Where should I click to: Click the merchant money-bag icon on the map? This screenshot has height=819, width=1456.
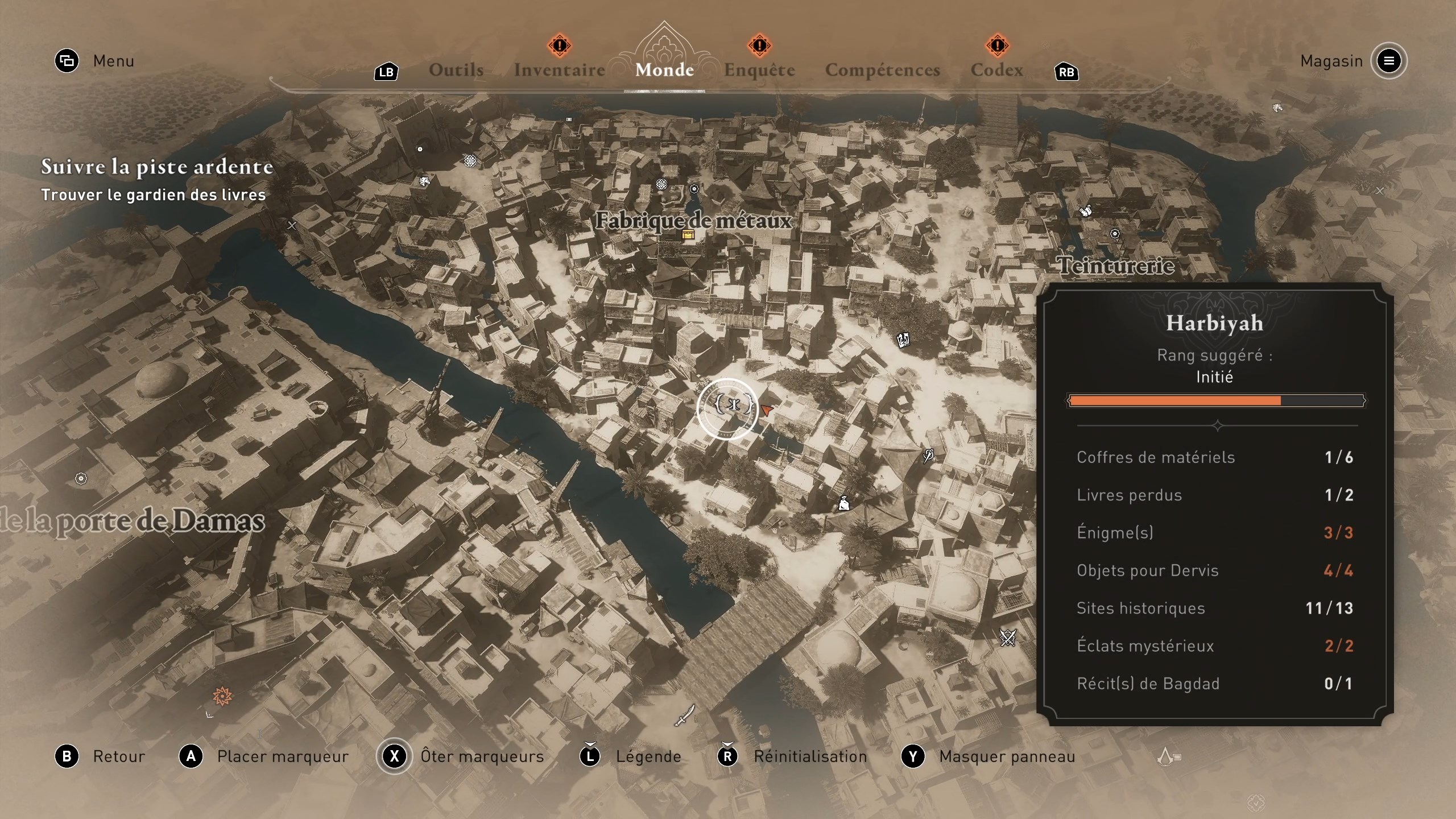pyautogui.click(x=845, y=504)
